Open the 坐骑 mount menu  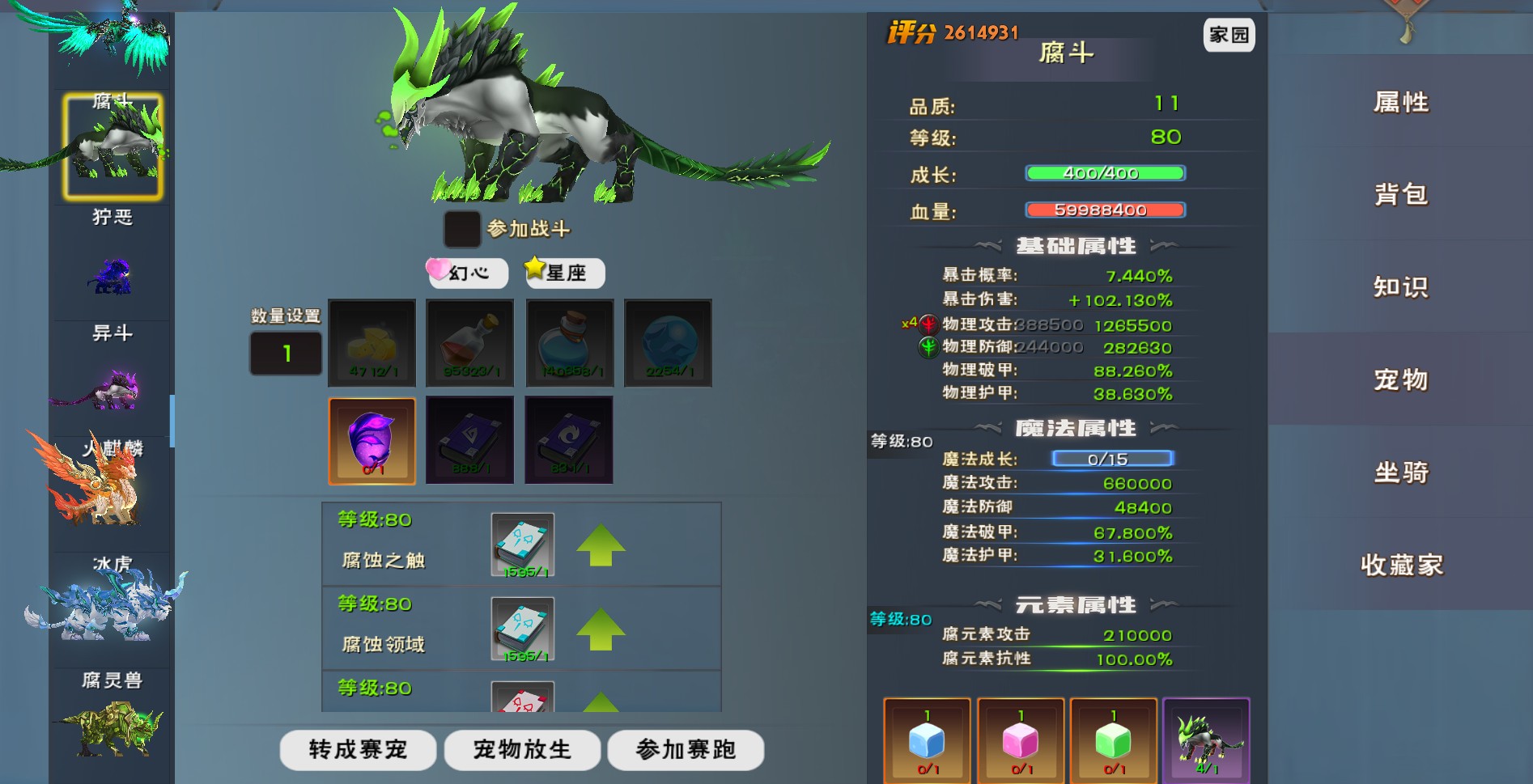(x=1401, y=473)
